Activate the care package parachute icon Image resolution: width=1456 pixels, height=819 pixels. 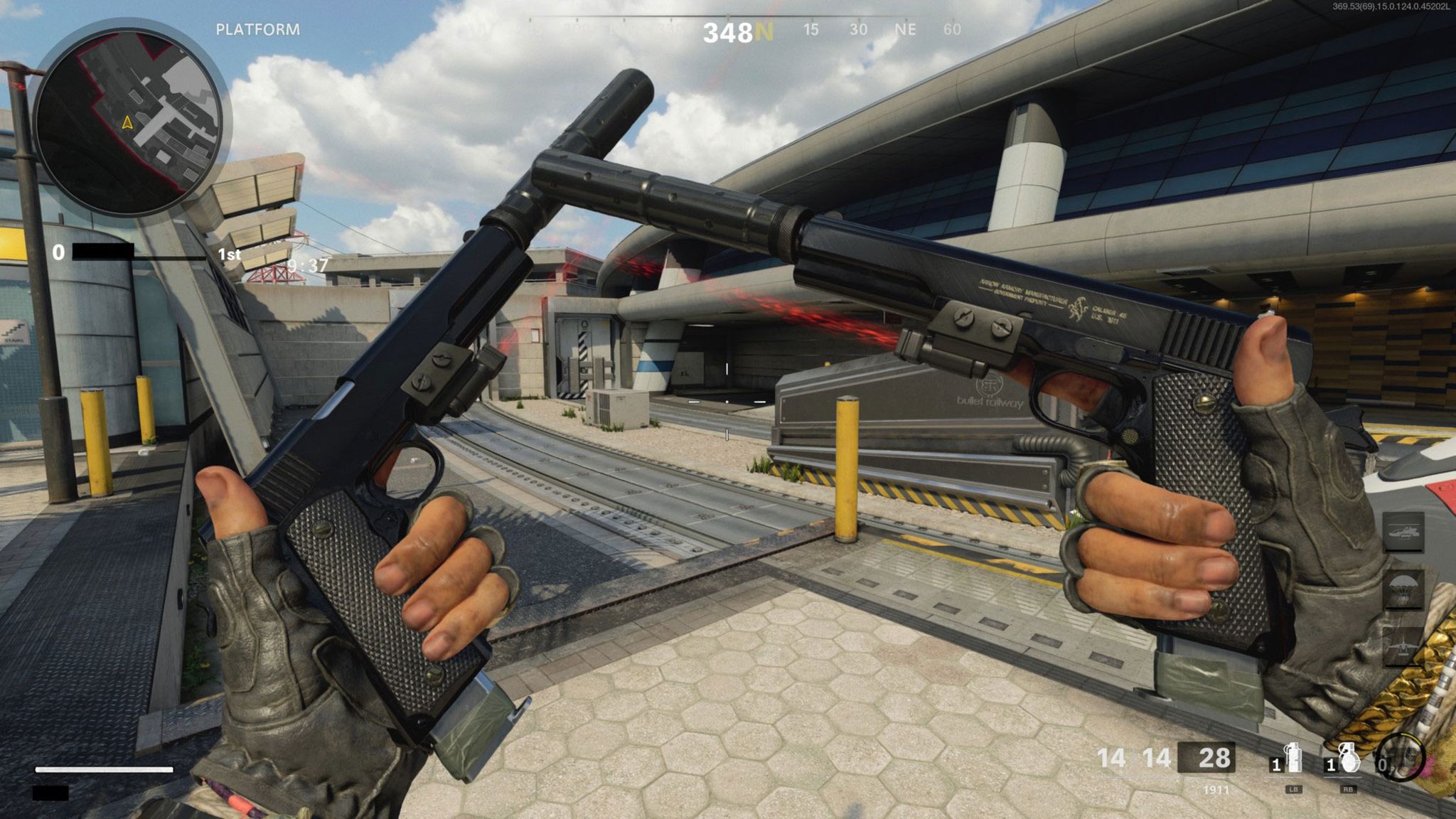coord(1403,589)
